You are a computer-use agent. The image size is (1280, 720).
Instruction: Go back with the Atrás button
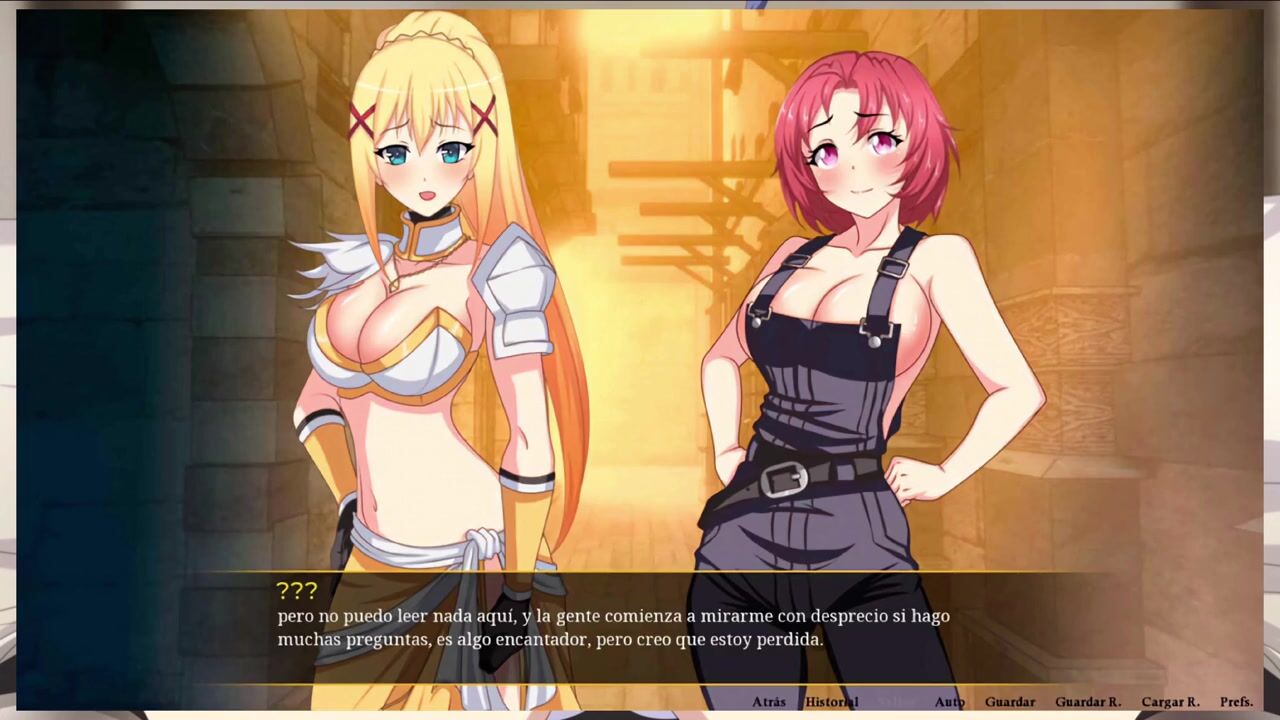click(x=768, y=702)
